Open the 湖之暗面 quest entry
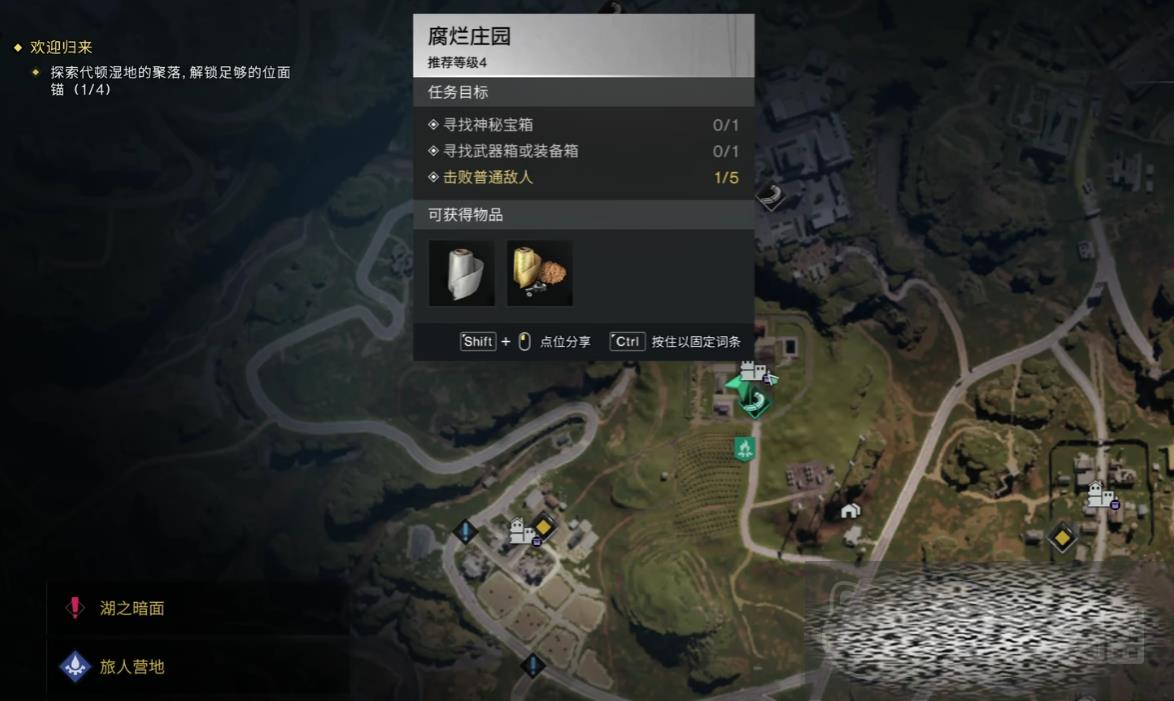Image resolution: width=1174 pixels, height=701 pixels. point(131,608)
